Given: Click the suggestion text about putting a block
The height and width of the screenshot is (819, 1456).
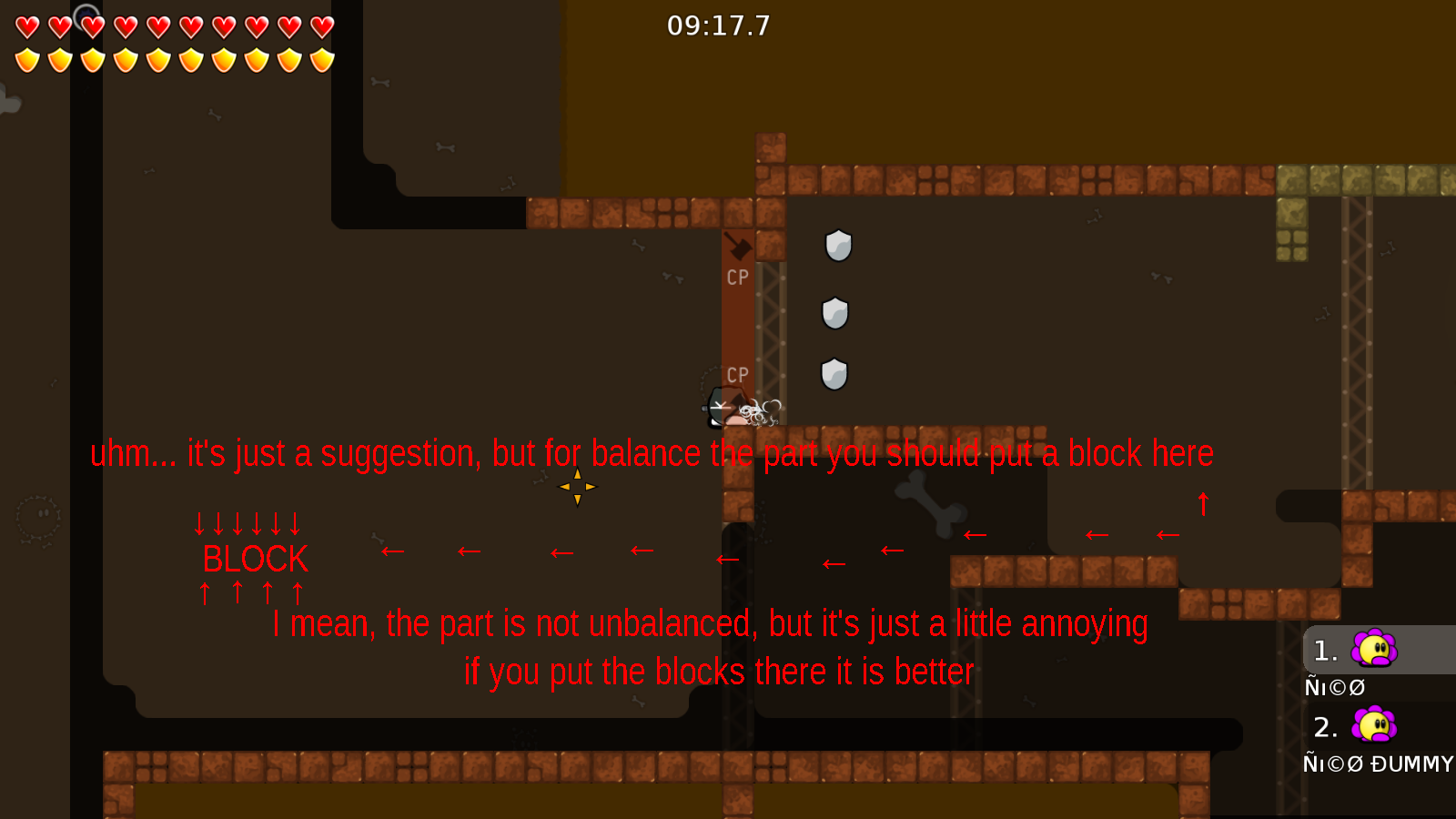Looking at the screenshot, I should click(x=652, y=453).
